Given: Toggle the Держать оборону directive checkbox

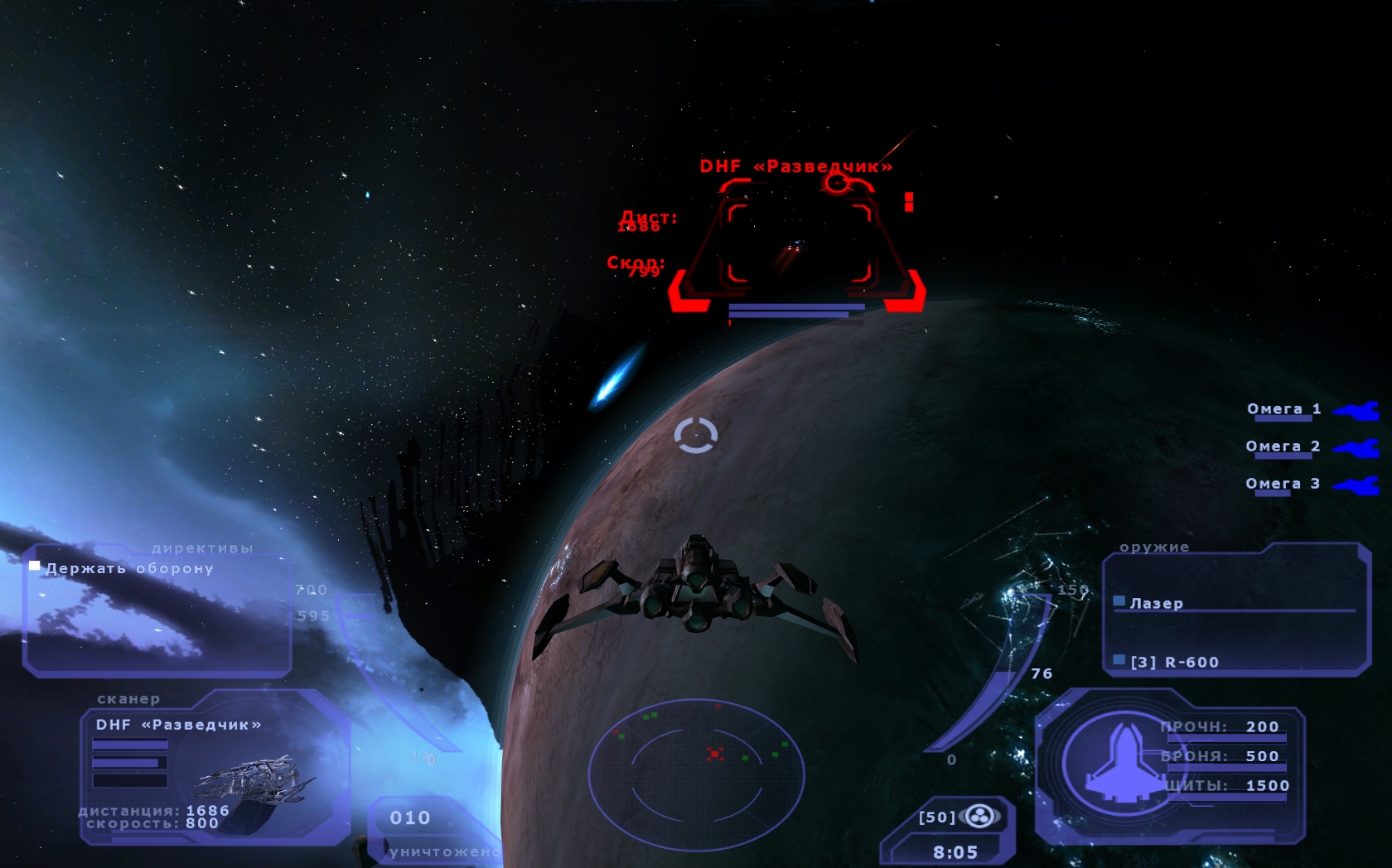Looking at the screenshot, I should 35,567.
